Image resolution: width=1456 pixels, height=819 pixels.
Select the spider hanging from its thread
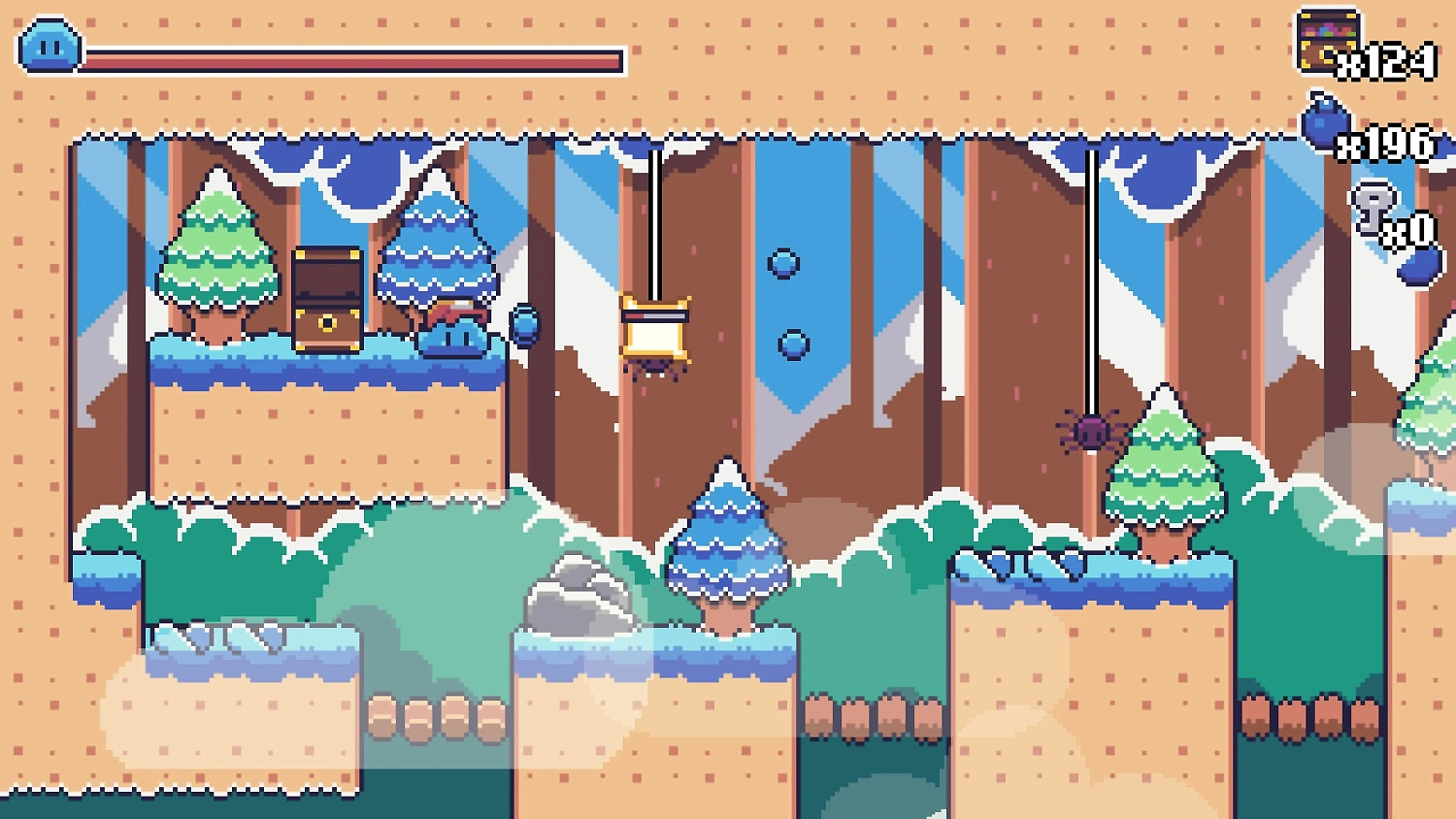coord(1092,430)
